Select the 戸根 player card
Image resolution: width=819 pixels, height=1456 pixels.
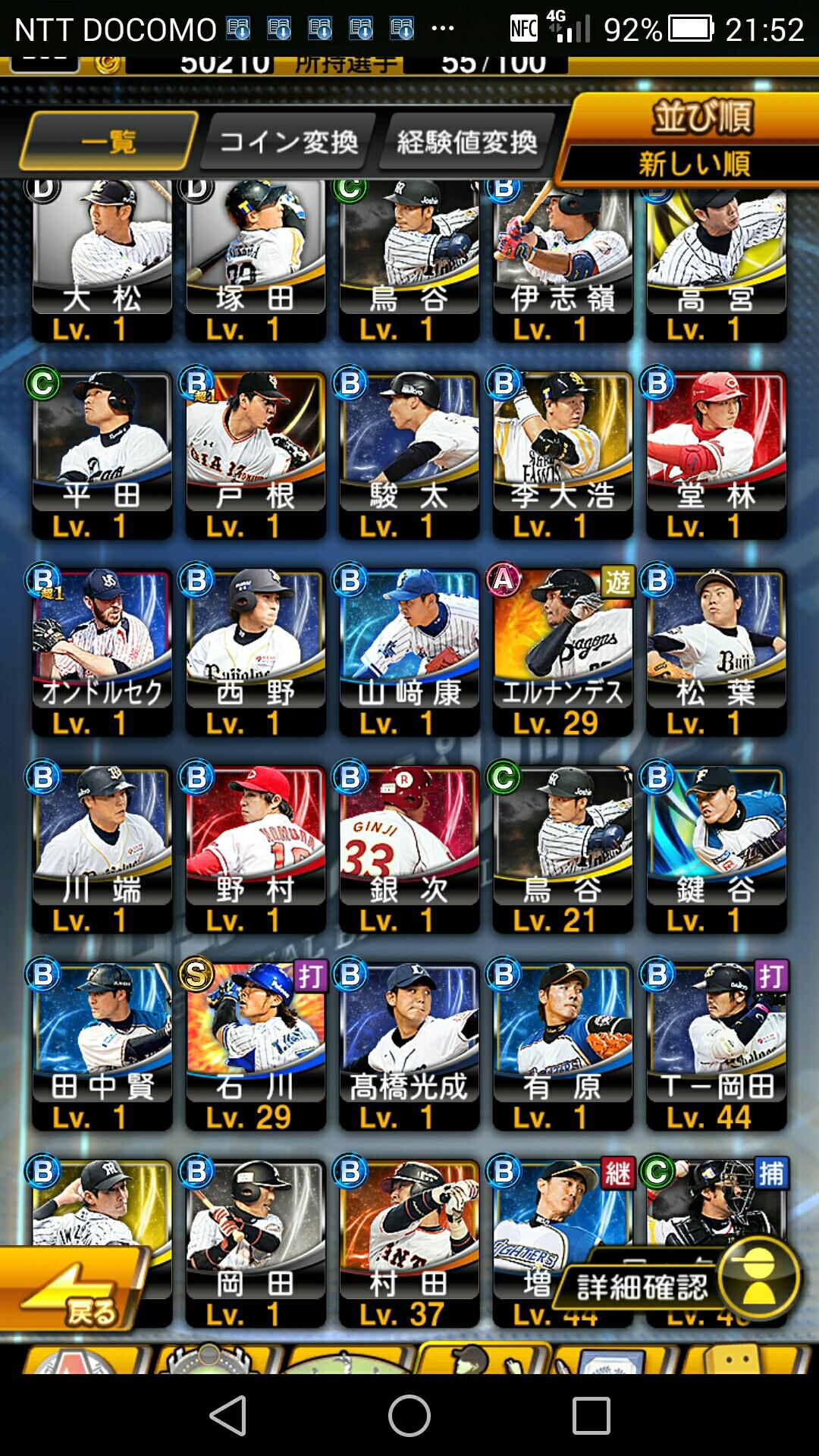coord(256,455)
